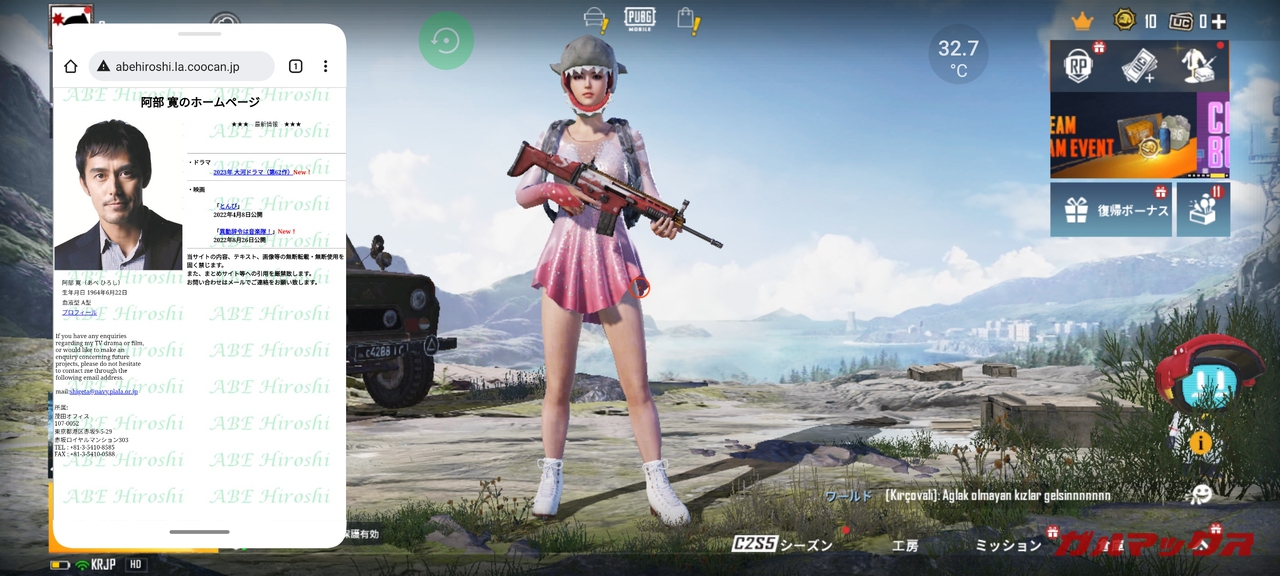Open the shopping bag shop icon
The height and width of the screenshot is (576, 1280).
pyautogui.click(x=687, y=19)
